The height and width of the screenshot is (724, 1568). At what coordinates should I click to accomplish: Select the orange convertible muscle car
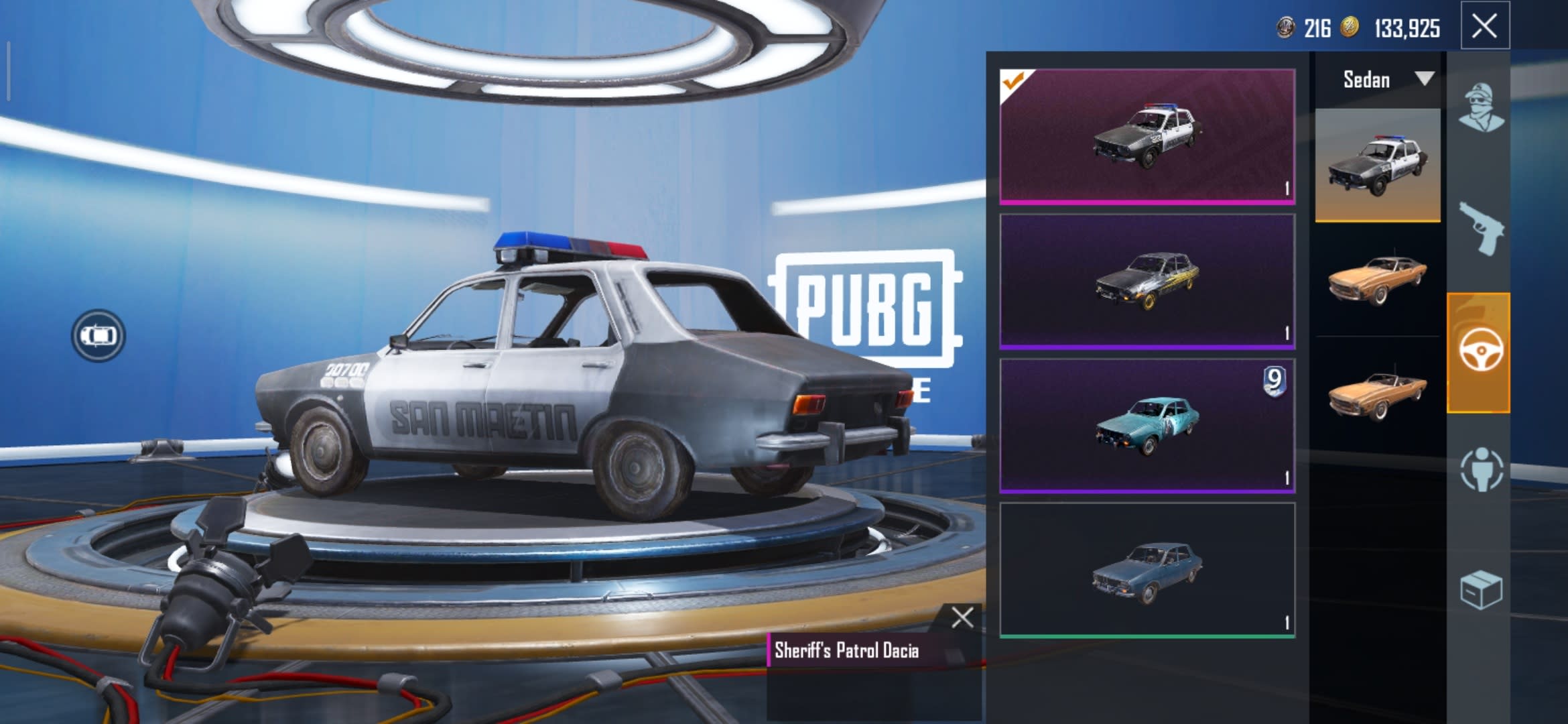1377,396
